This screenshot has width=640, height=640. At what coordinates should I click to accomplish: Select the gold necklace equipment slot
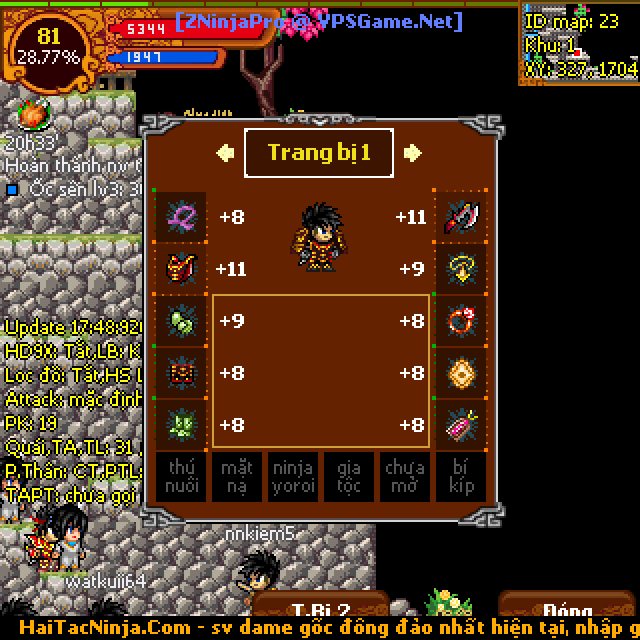coord(460,269)
